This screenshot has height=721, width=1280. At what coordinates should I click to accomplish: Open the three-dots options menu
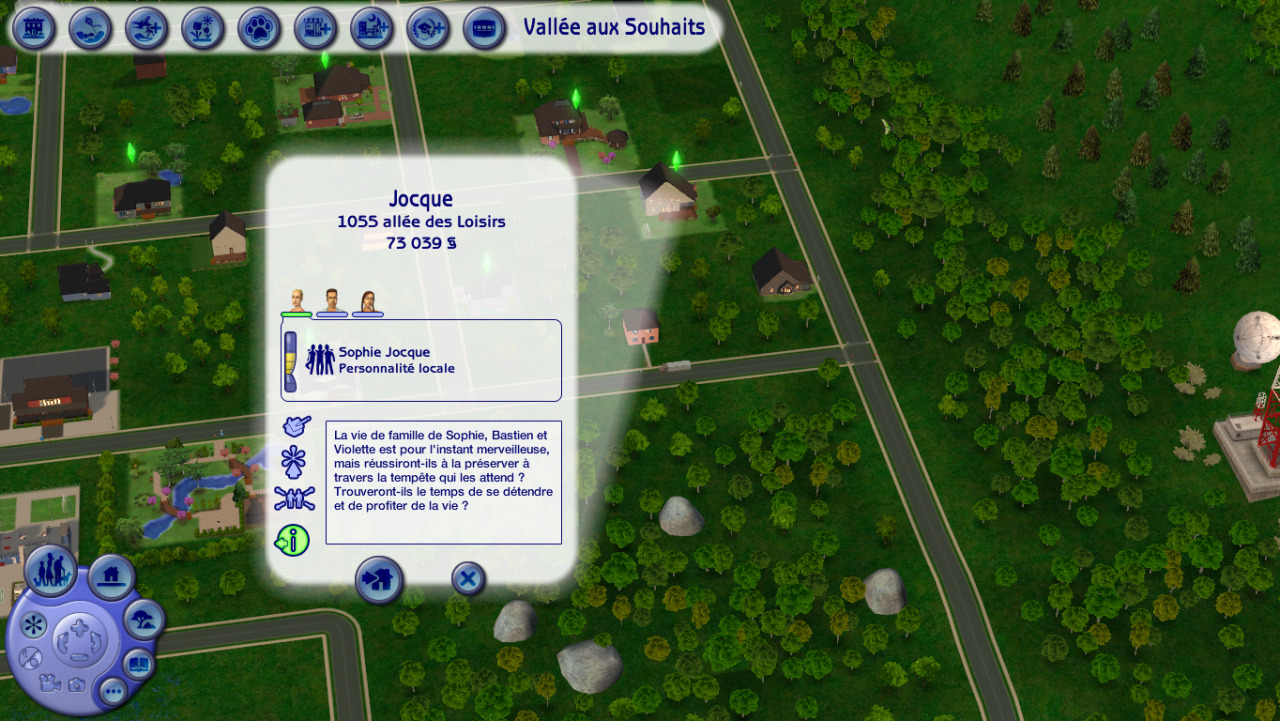[x=112, y=690]
